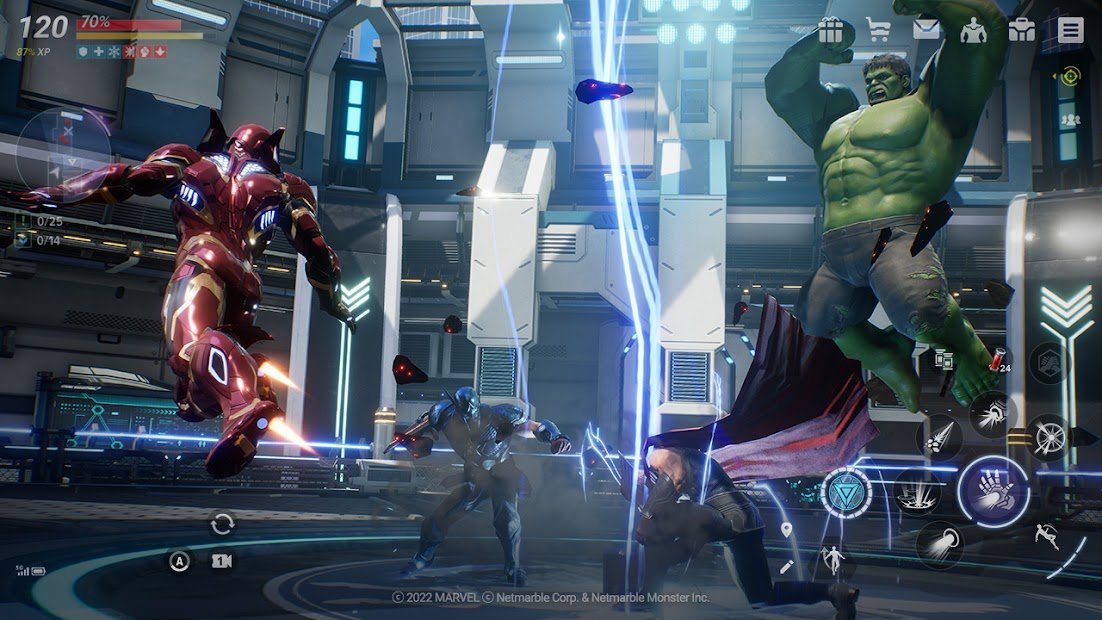Open the hero character screen icon
This screenshot has width=1102, height=620.
point(973,30)
